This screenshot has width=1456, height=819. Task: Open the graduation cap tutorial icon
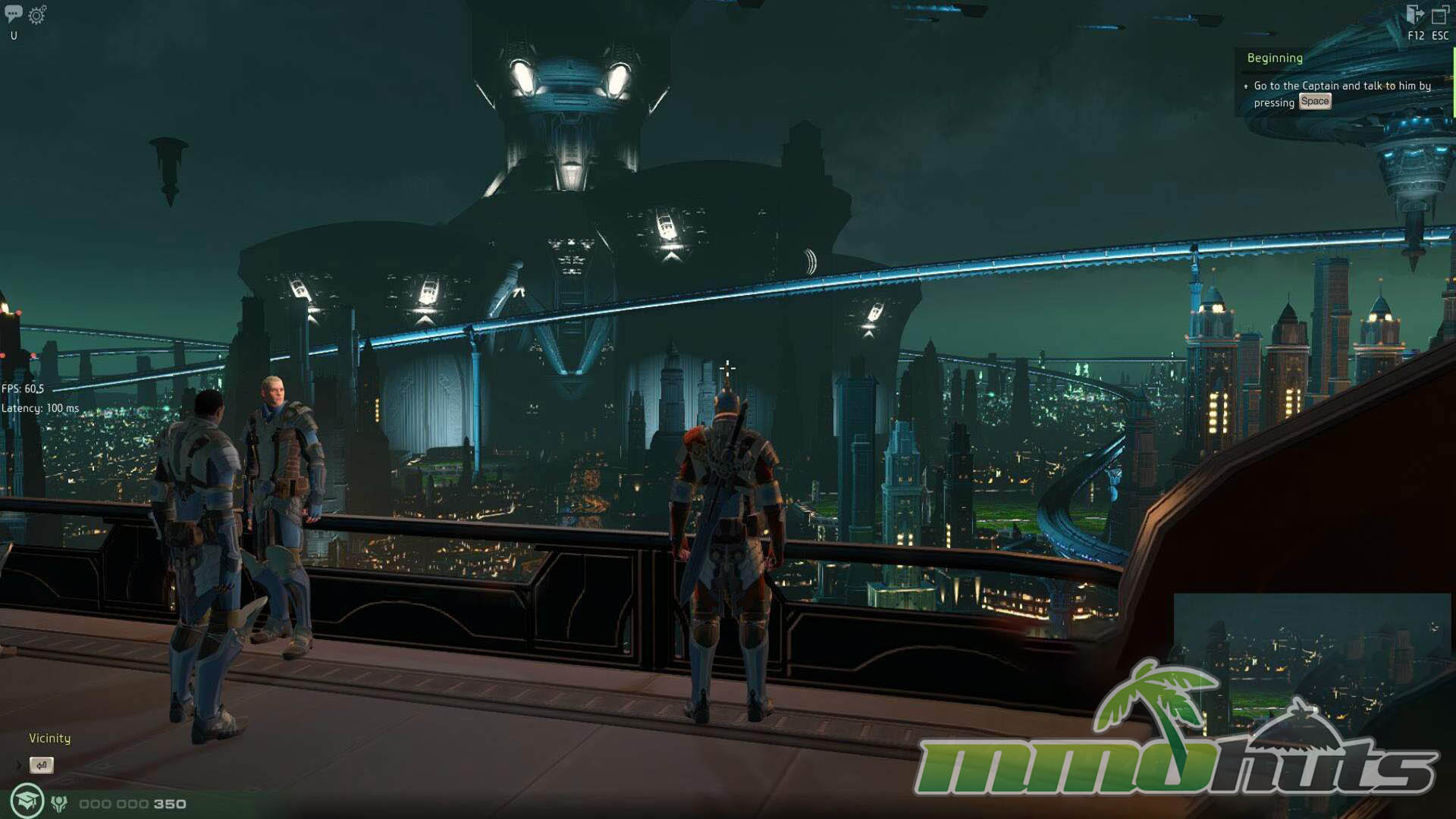(27, 802)
